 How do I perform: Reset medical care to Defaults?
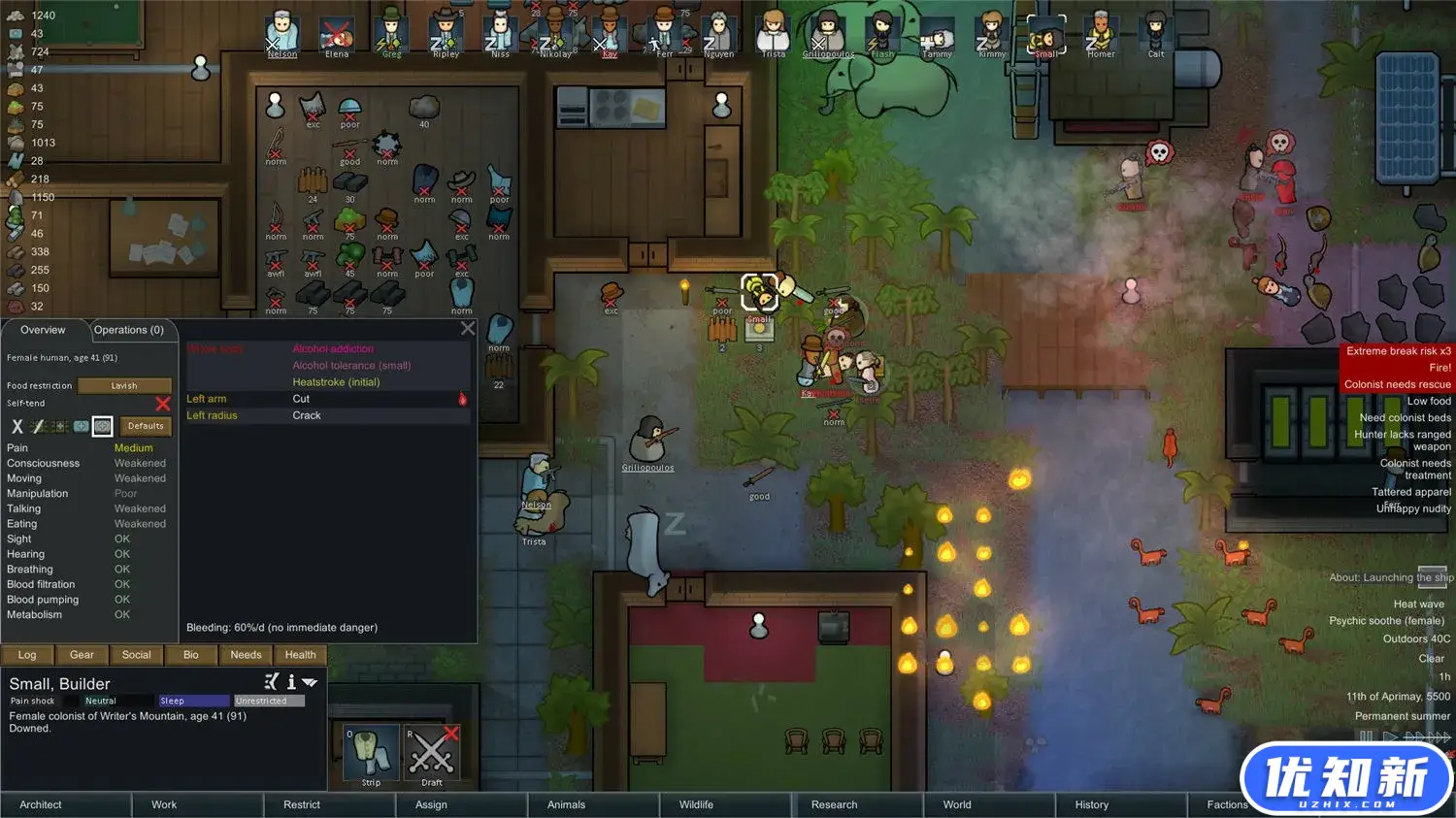pos(146,426)
